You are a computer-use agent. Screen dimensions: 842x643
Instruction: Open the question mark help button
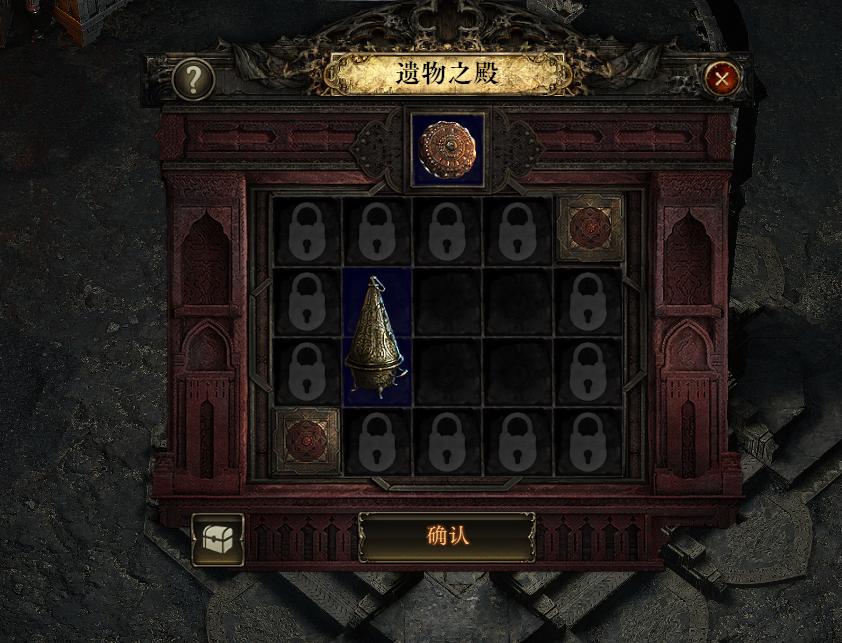pyautogui.click(x=193, y=80)
